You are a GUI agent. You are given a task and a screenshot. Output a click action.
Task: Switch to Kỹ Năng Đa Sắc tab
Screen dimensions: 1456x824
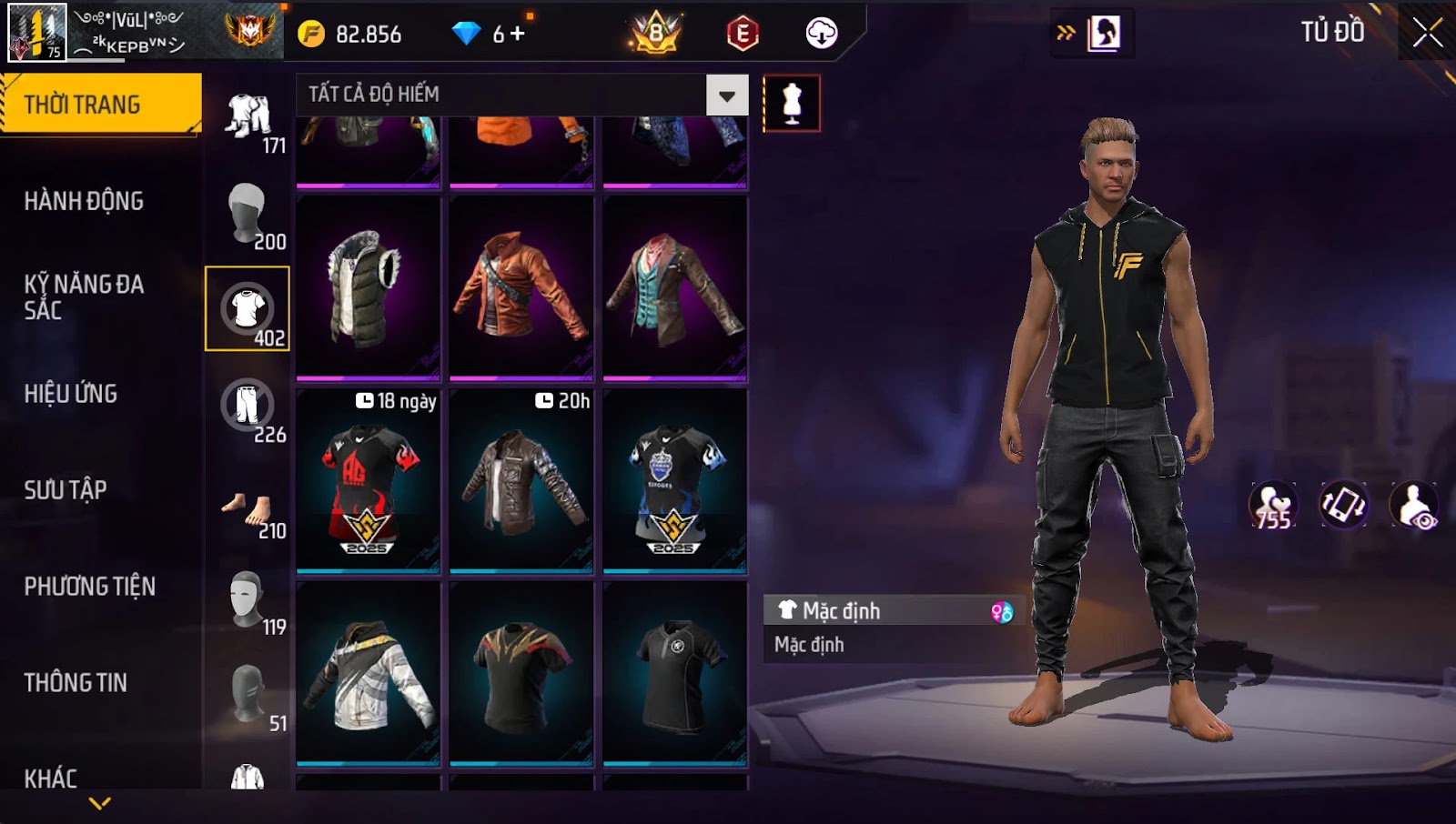coord(84,296)
